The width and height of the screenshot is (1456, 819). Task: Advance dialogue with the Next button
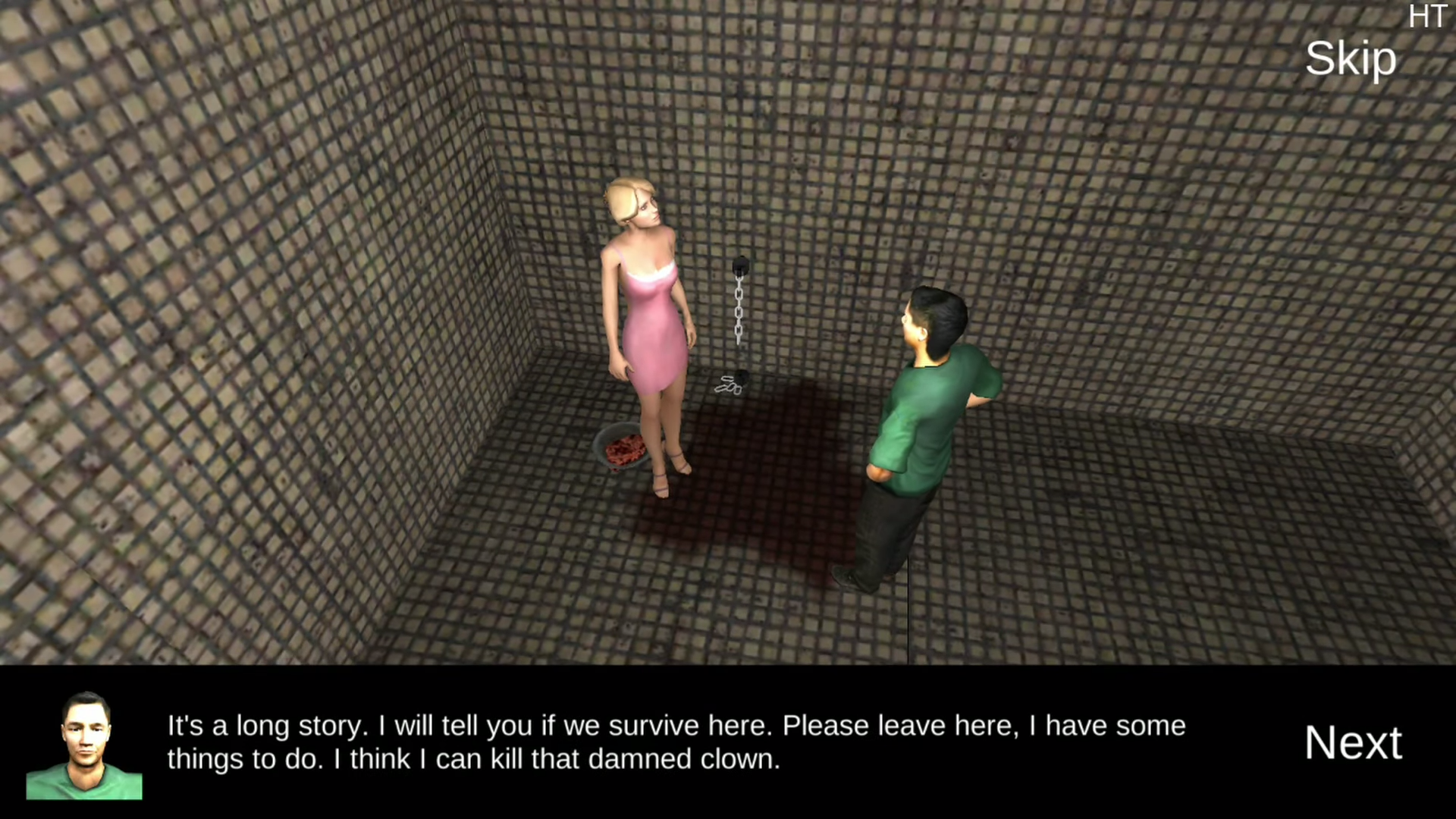click(1353, 742)
